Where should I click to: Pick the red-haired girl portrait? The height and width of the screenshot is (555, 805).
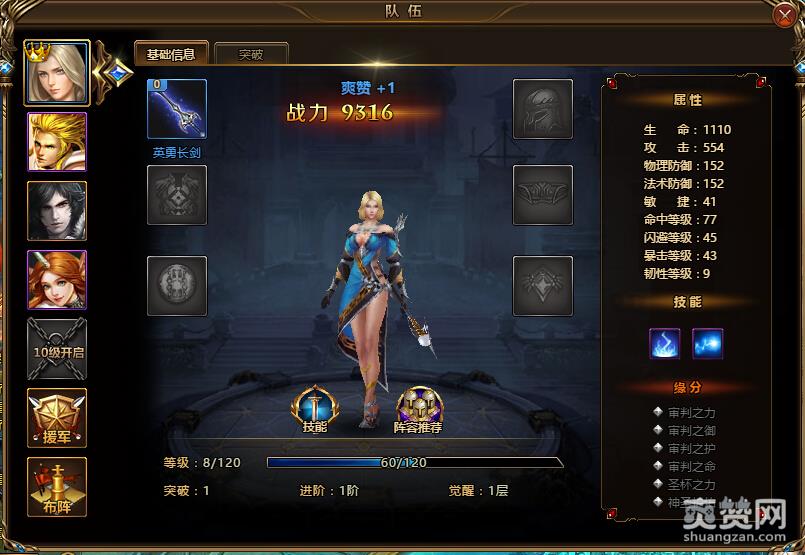[57, 280]
